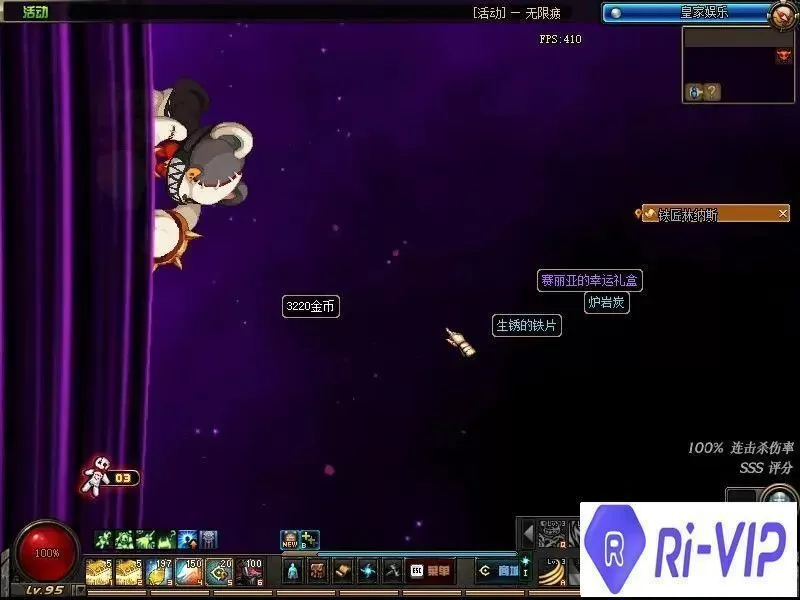Open the crossed tools menu icon
800x600 pixels.
[393, 571]
